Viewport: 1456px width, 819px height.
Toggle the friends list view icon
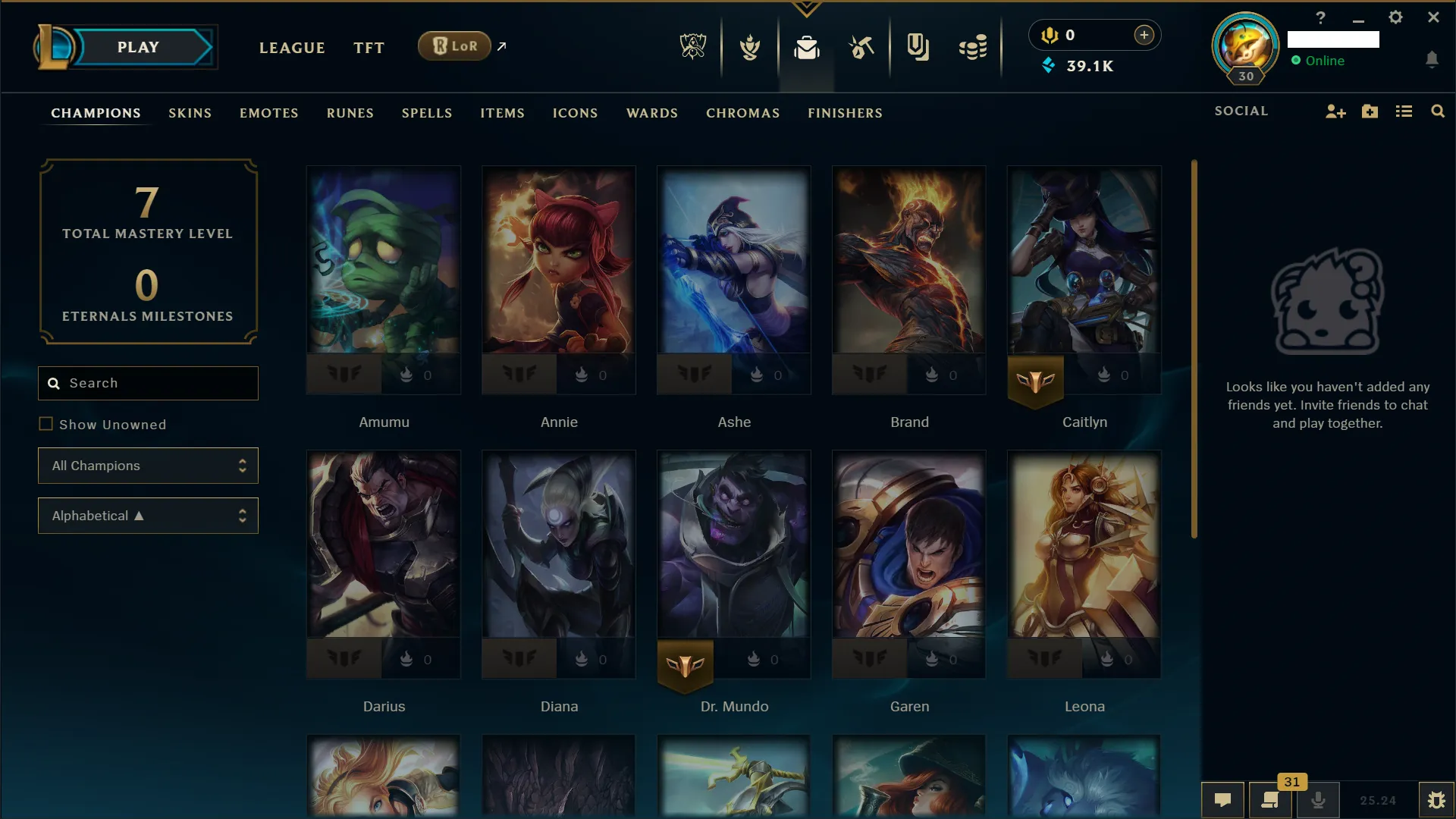point(1404,111)
